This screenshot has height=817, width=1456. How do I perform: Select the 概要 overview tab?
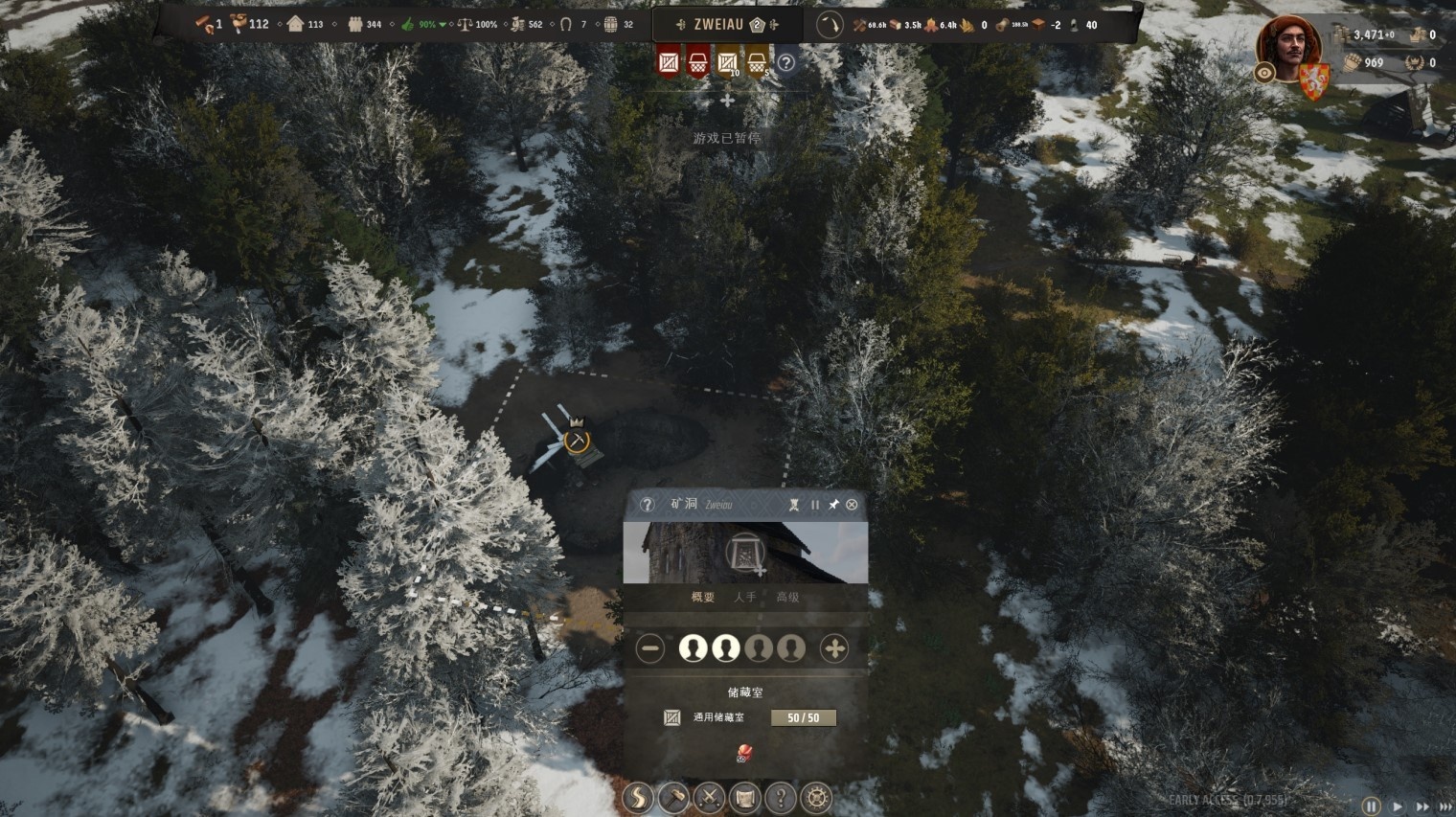coord(702,598)
